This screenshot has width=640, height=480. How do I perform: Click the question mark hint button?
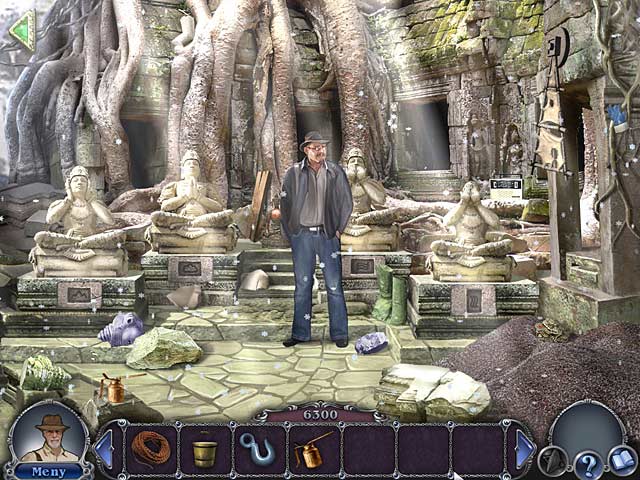coord(589,463)
